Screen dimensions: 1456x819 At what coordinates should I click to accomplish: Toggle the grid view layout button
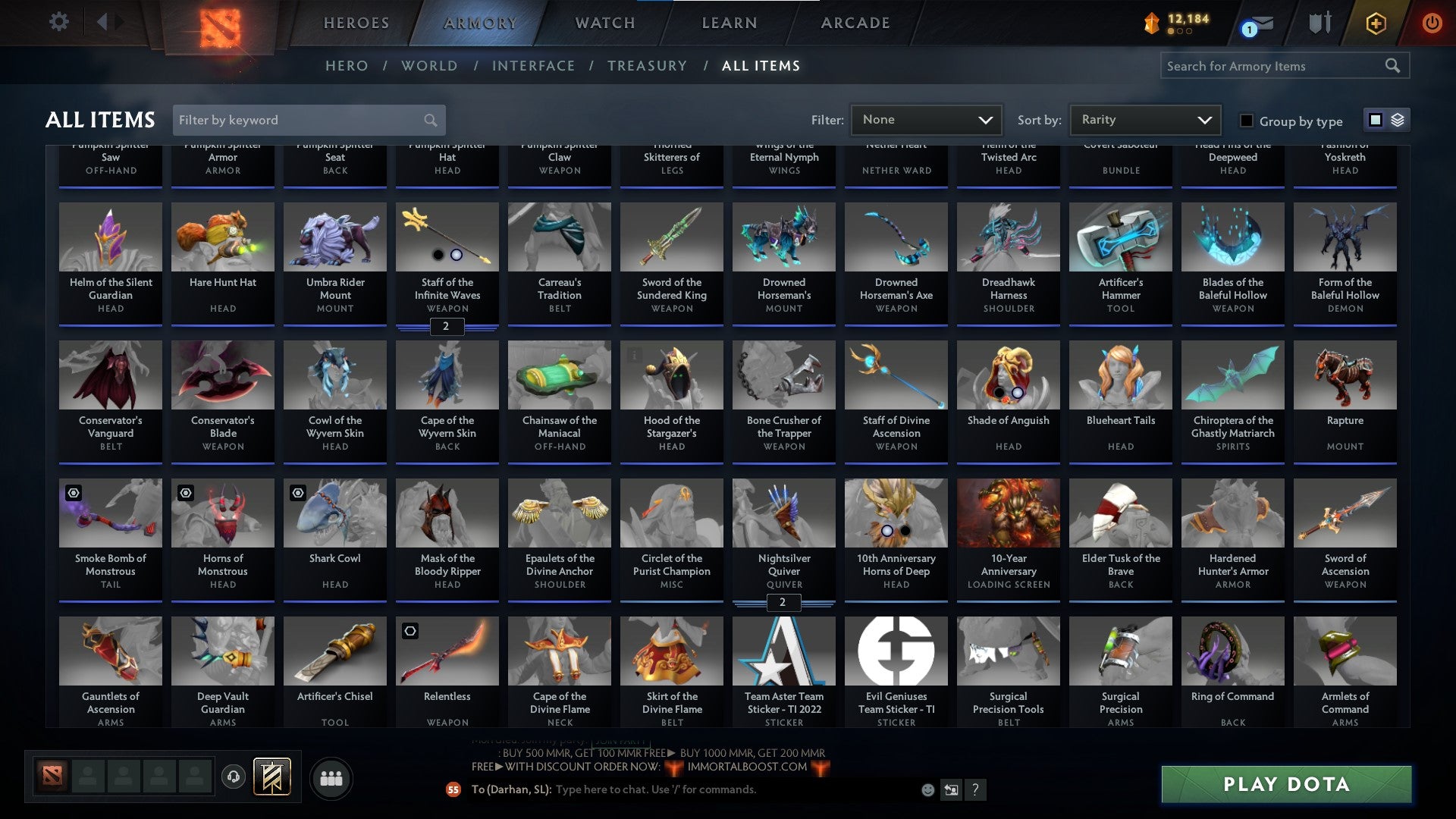(x=1375, y=120)
